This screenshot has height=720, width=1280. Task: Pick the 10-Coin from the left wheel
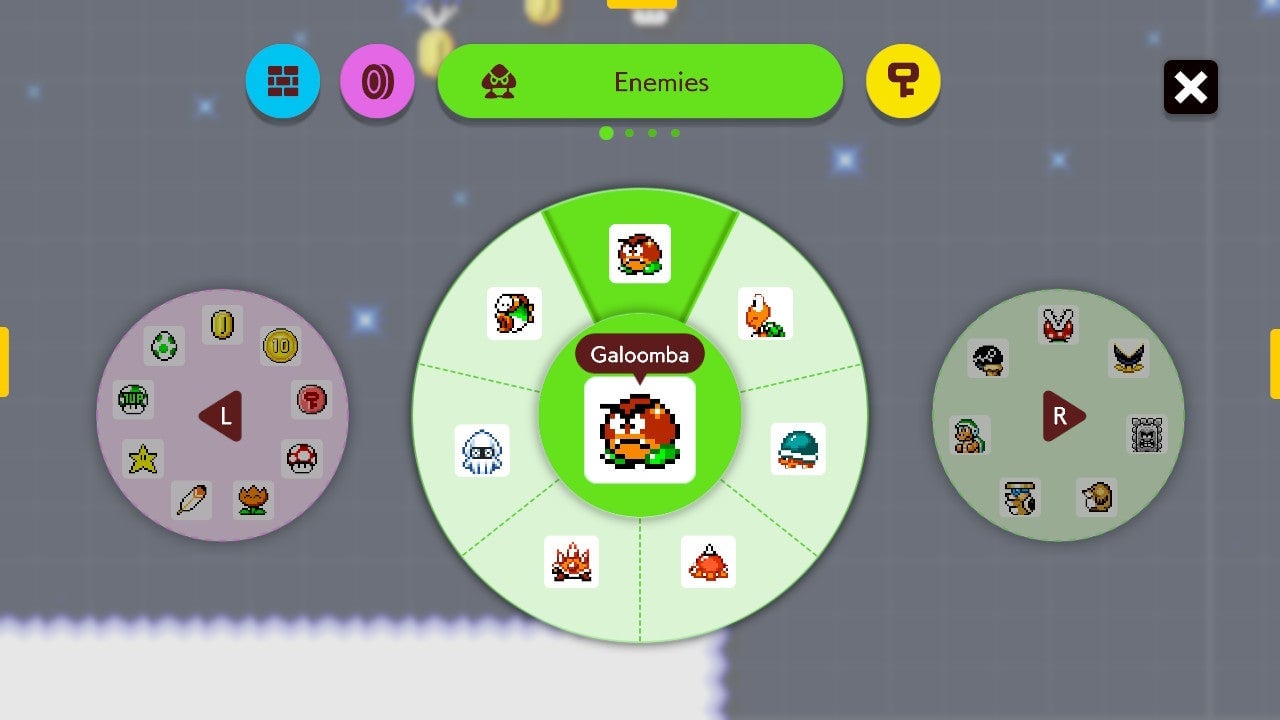point(280,347)
